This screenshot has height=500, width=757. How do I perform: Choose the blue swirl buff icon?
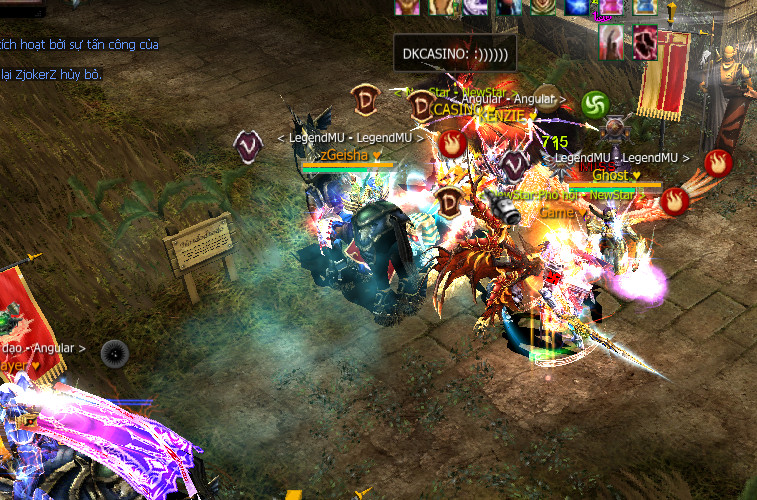click(577, 7)
